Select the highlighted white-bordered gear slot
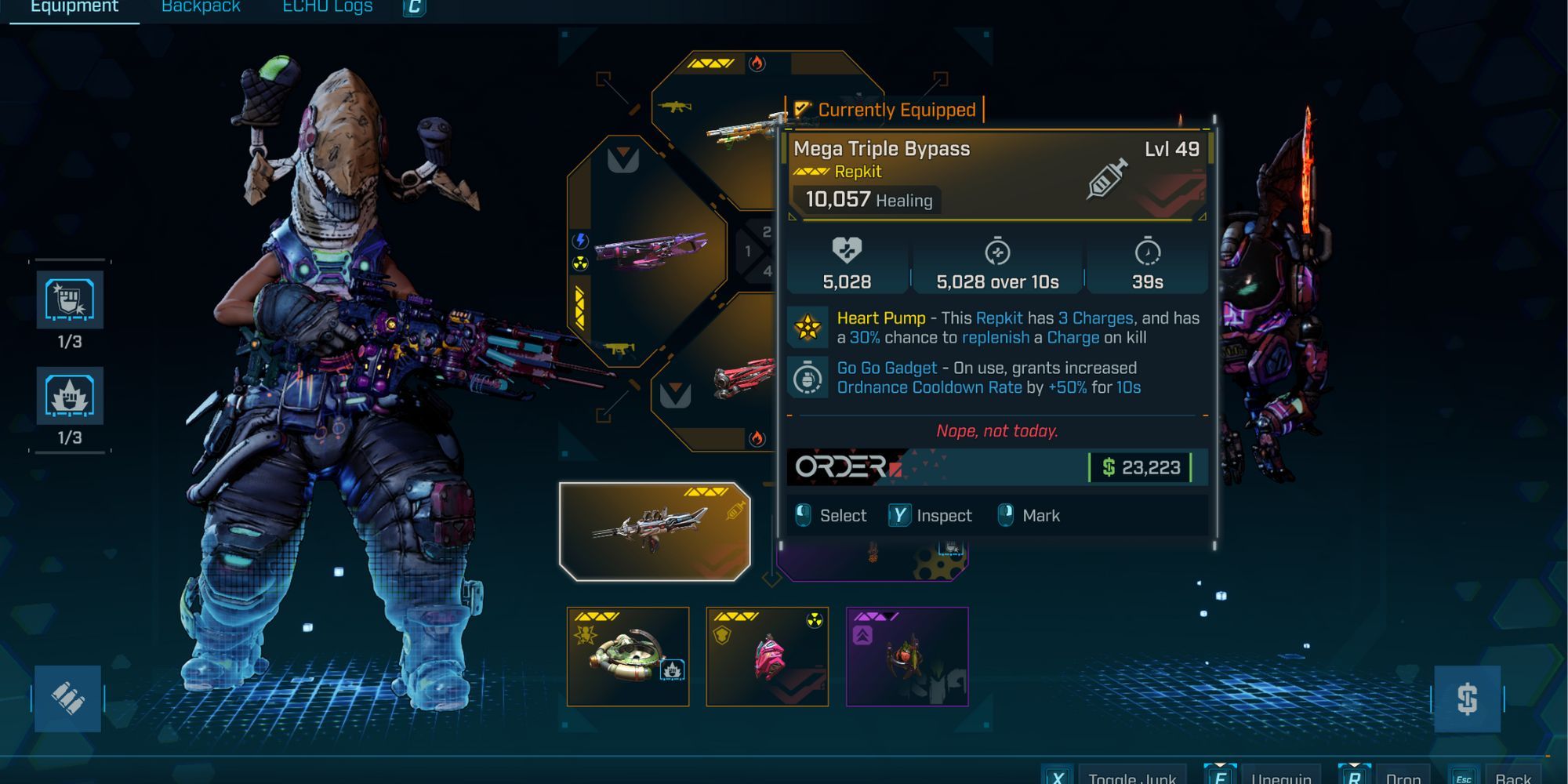Viewport: 1568px width, 784px height. 655,532
